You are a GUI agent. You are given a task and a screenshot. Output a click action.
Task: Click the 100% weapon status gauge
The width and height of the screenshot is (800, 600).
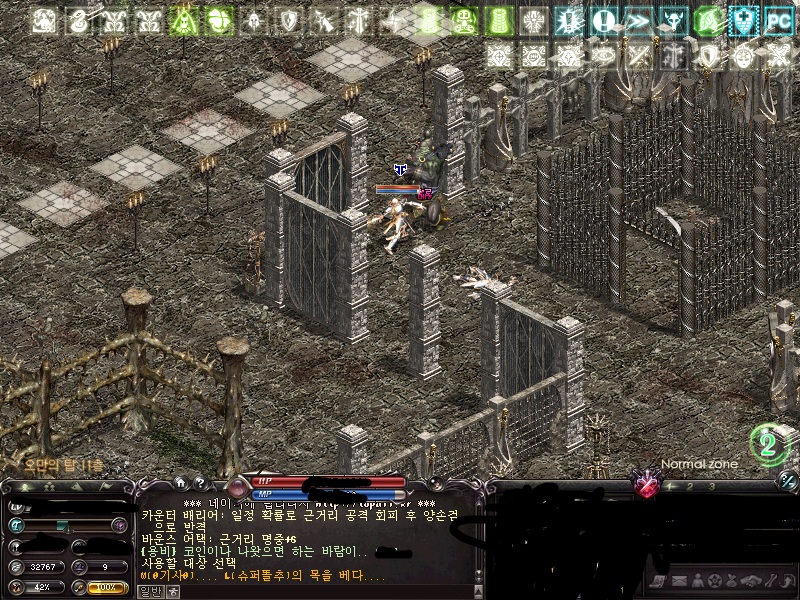coord(106,588)
